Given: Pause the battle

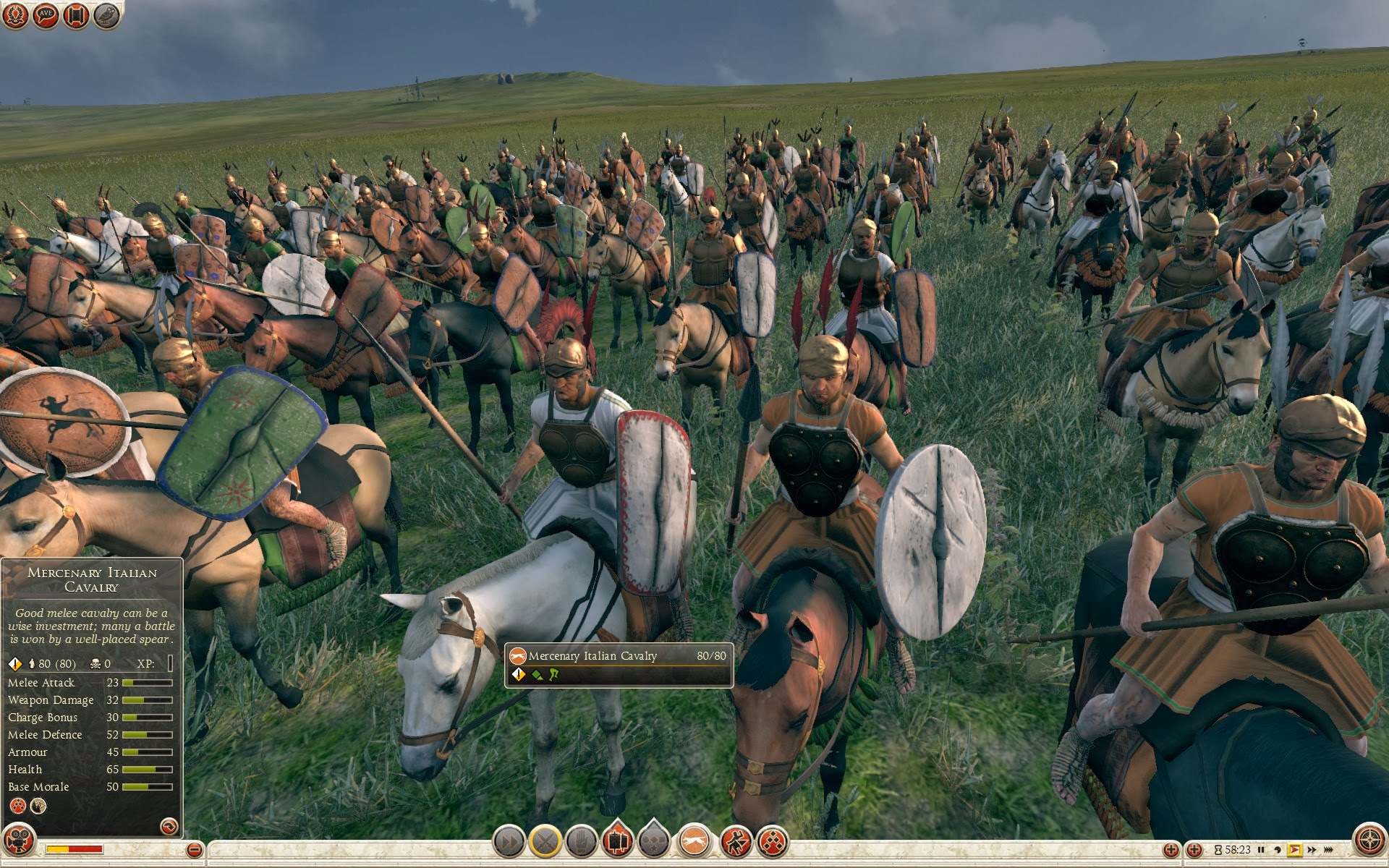Looking at the screenshot, I should click(1261, 850).
